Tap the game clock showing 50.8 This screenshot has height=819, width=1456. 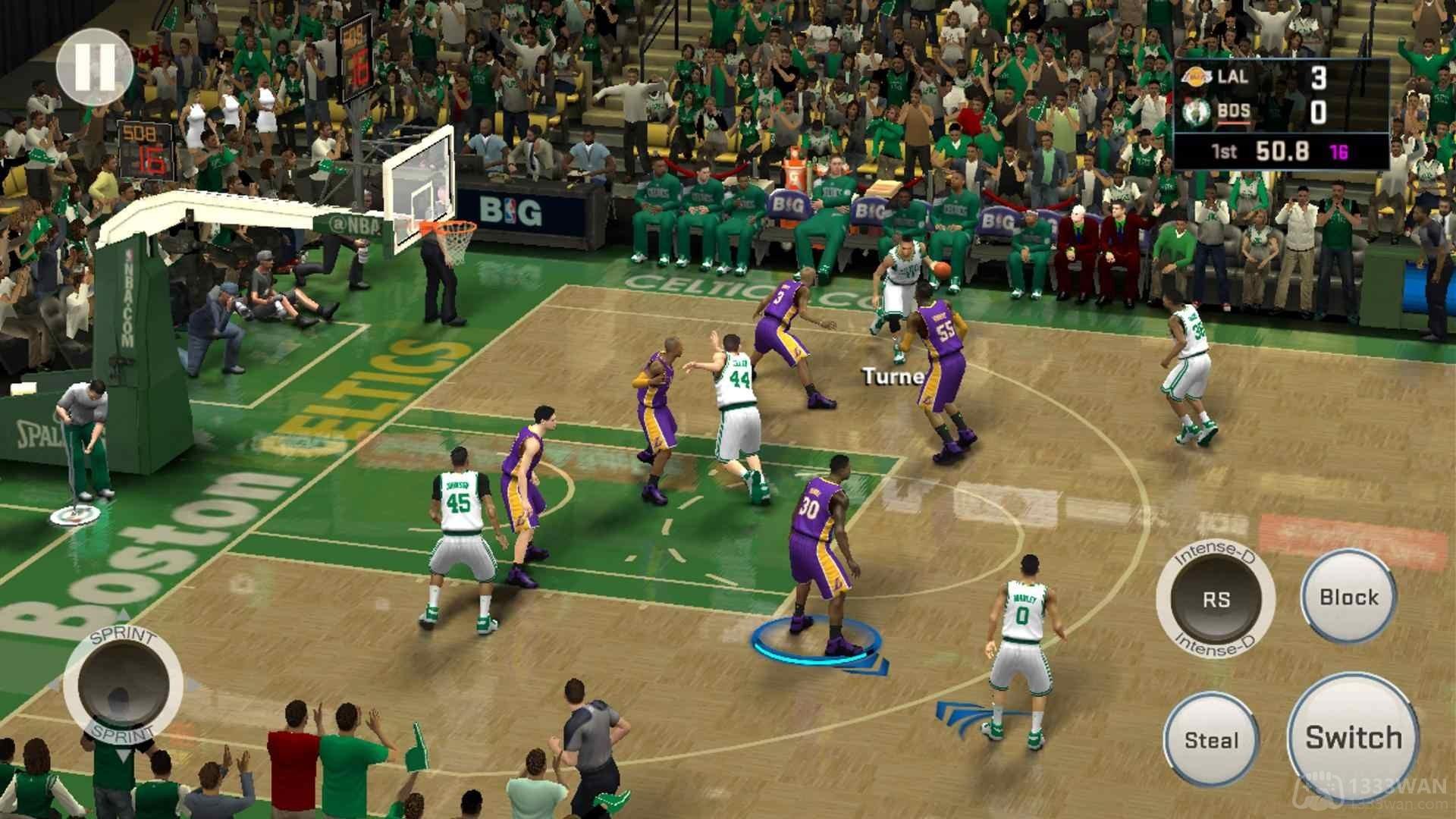point(1282,152)
